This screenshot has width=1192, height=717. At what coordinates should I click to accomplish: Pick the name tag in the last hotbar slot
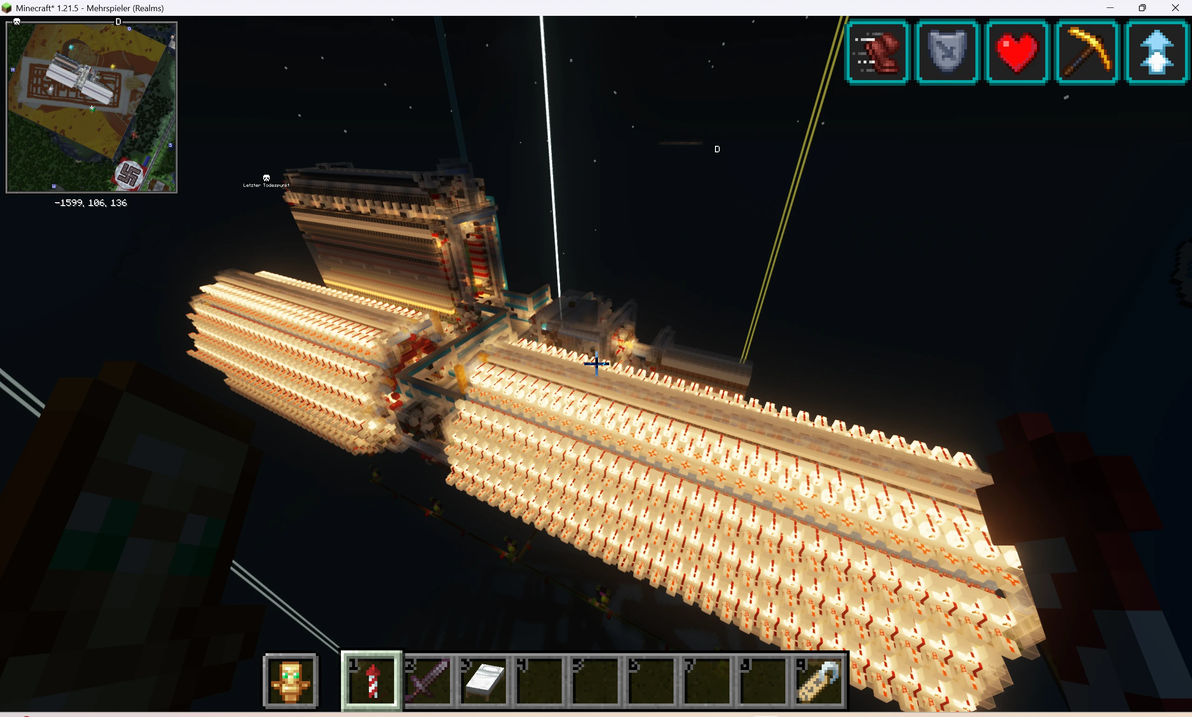818,681
